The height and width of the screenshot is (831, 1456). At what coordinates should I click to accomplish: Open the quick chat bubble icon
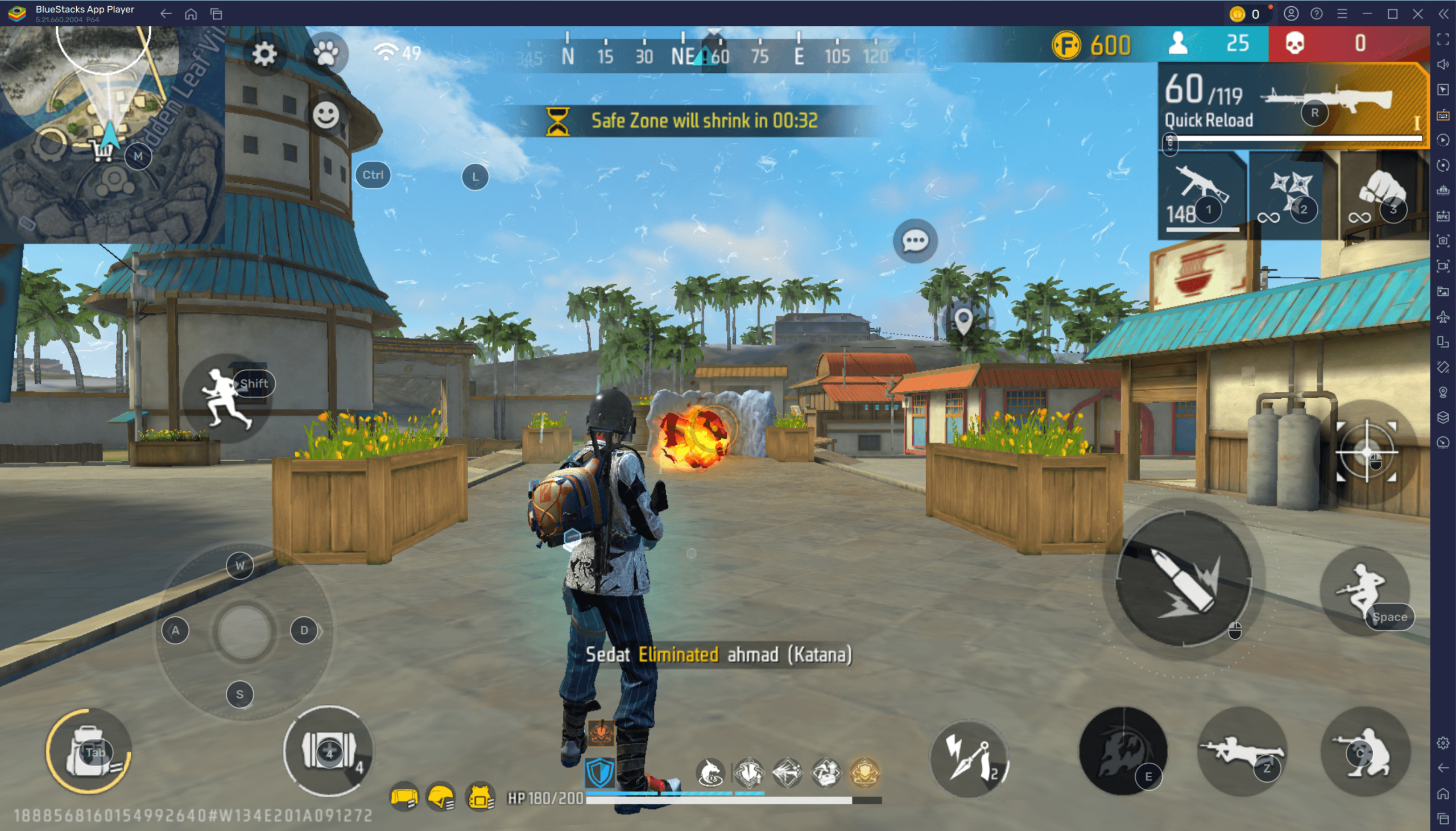pos(915,240)
